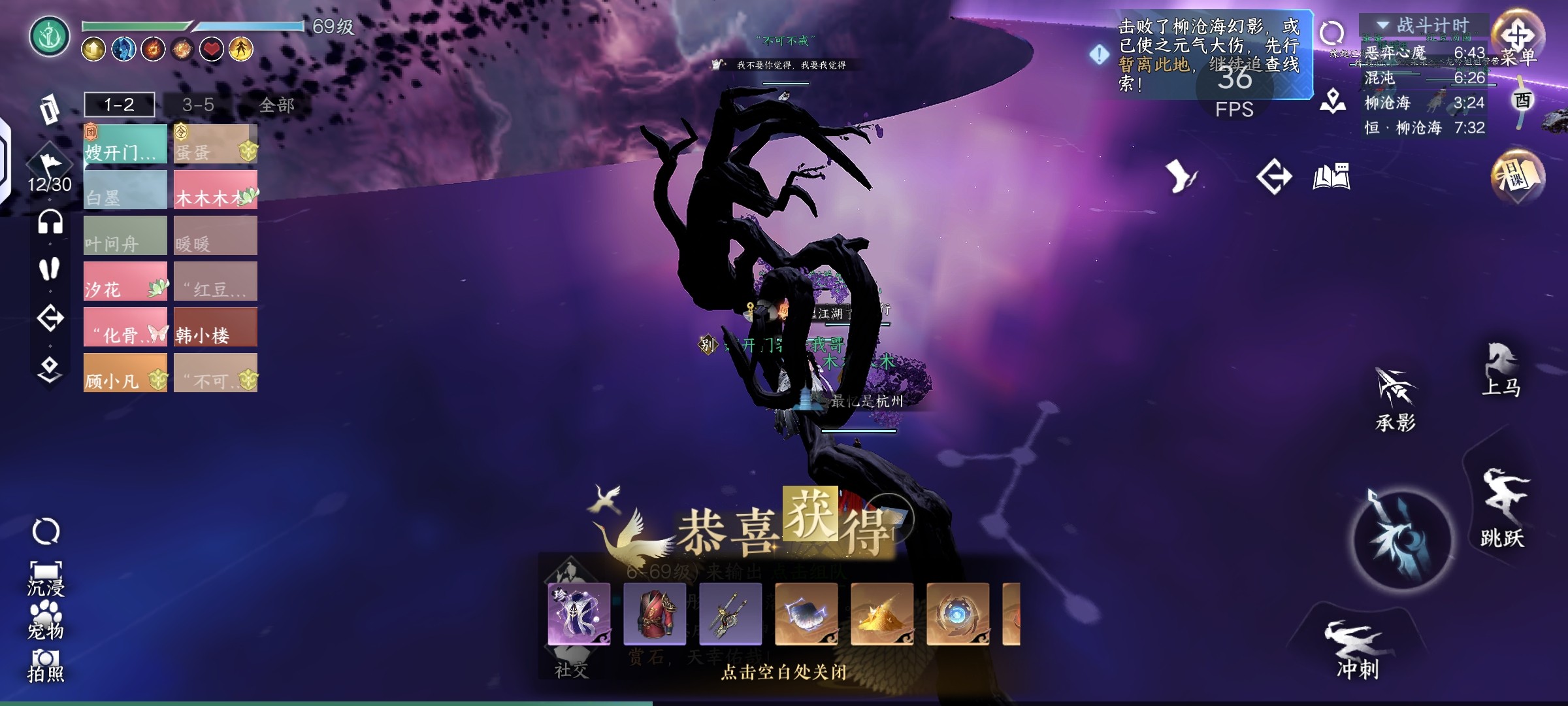Activate the 跳跃 jump button

coord(1503,507)
